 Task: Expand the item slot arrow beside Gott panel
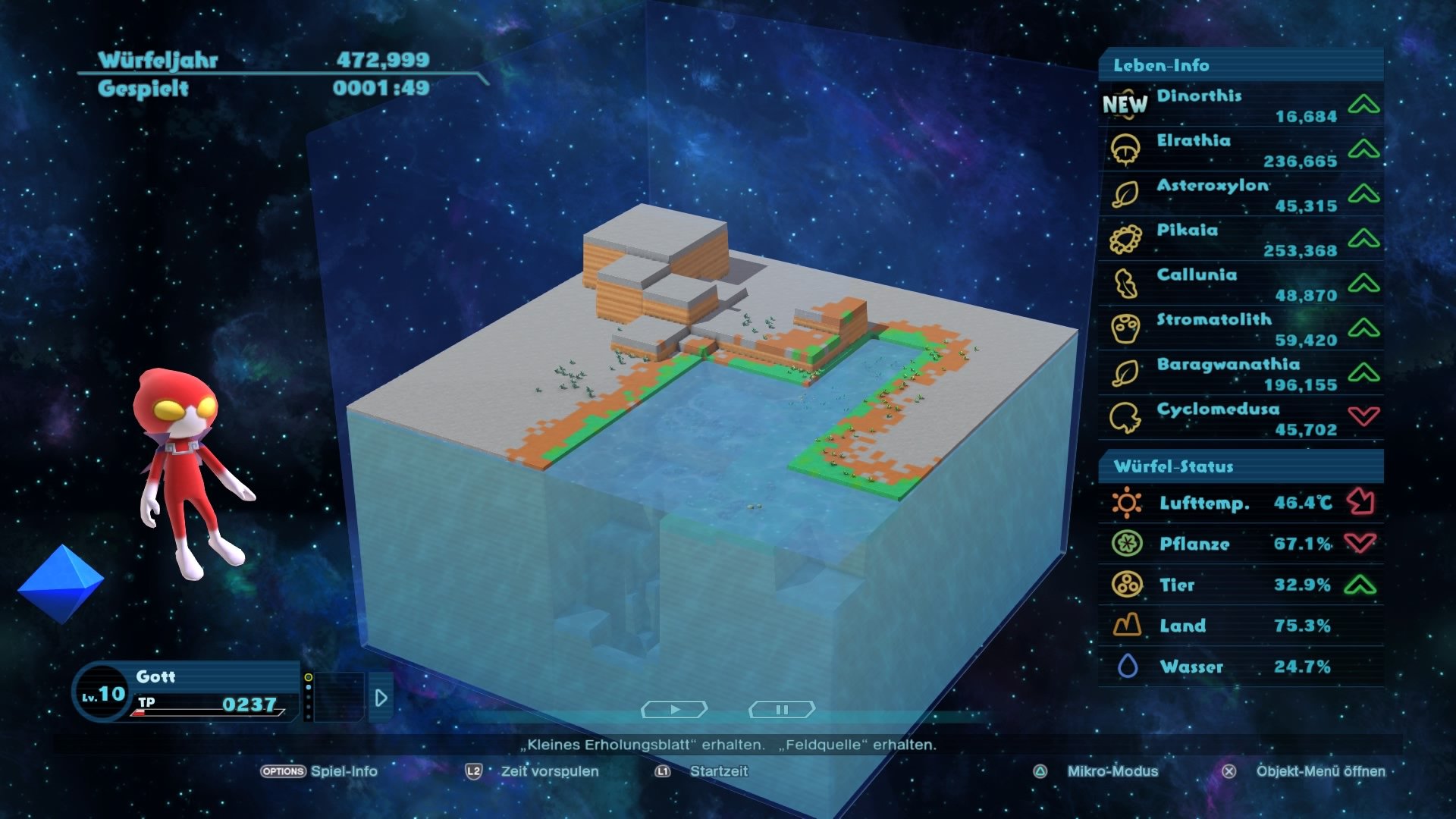381,698
